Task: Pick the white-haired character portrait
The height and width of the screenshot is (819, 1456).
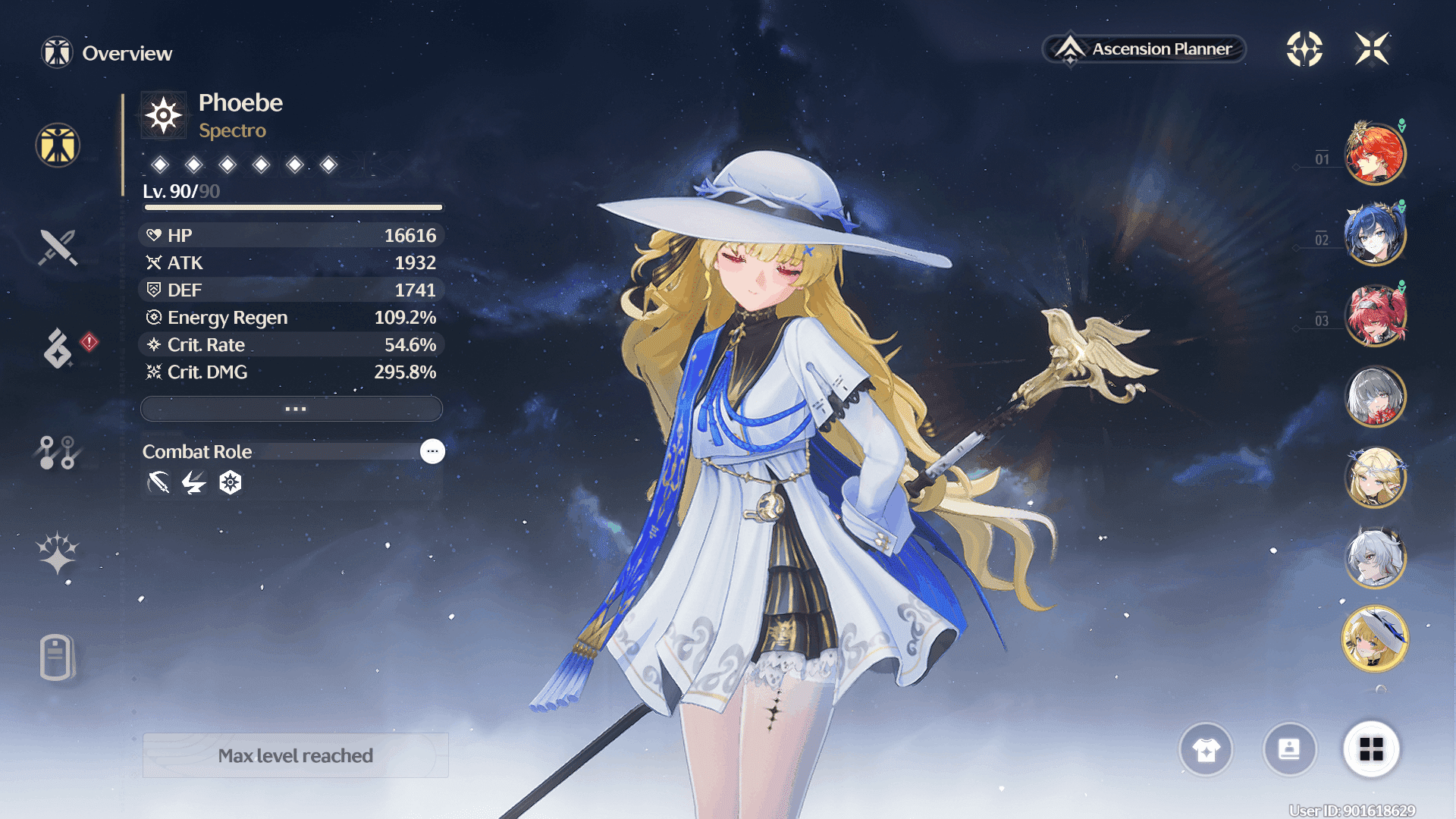Action: 1375,557
